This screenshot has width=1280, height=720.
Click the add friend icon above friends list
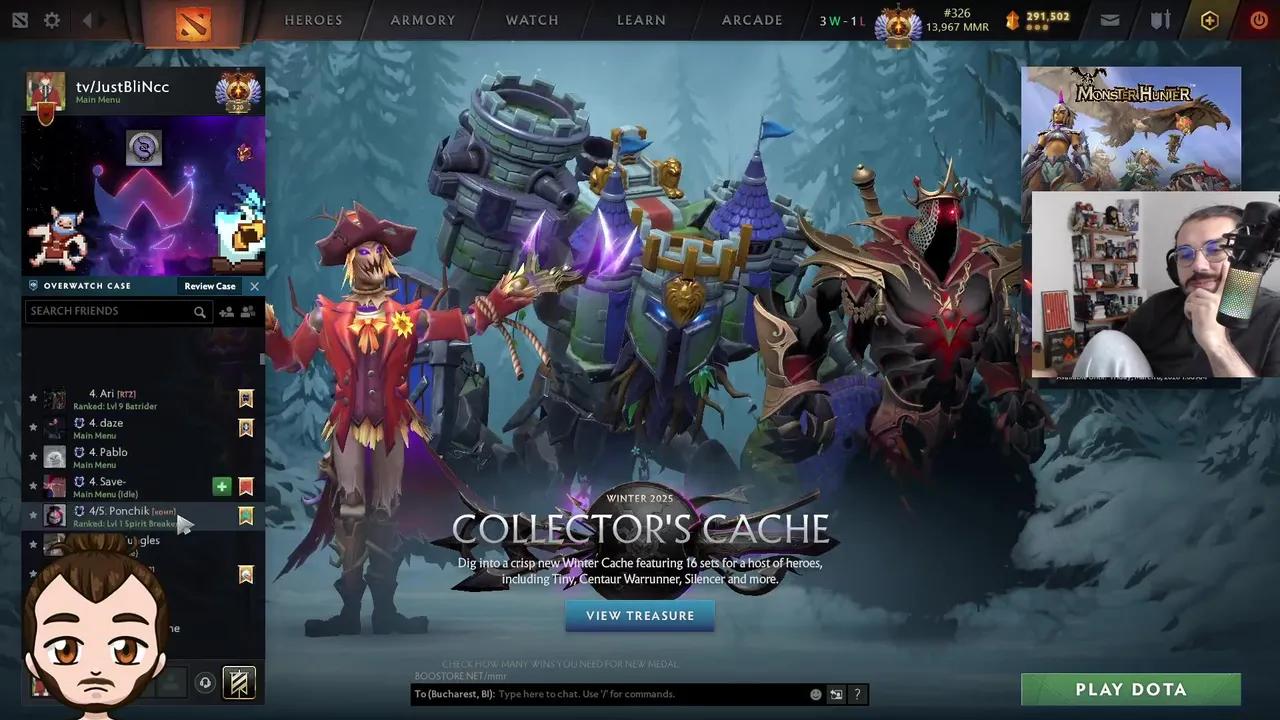(x=227, y=311)
